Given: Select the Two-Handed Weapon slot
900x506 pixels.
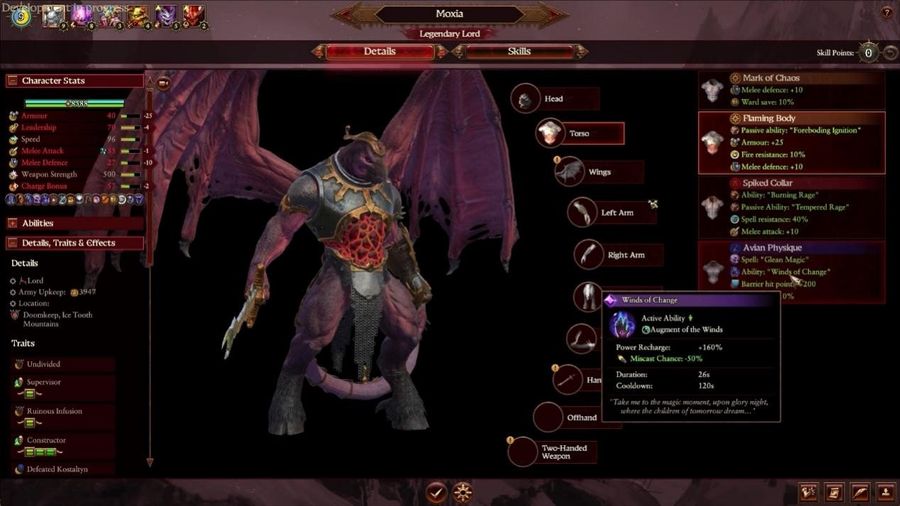Looking at the screenshot, I should pyautogui.click(x=524, y=451).
